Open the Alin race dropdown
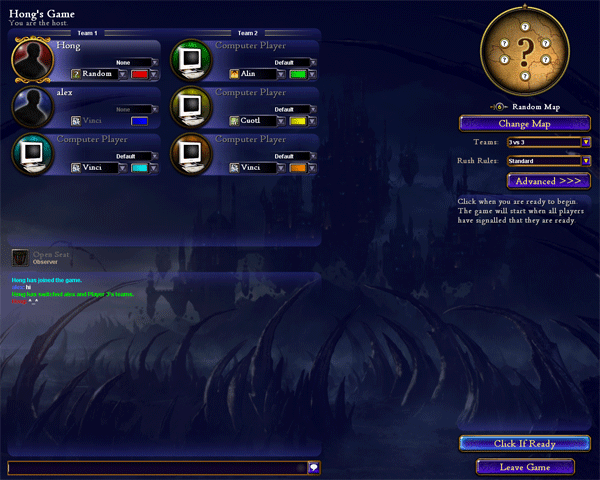600x480 pixels. pos(258,74)
